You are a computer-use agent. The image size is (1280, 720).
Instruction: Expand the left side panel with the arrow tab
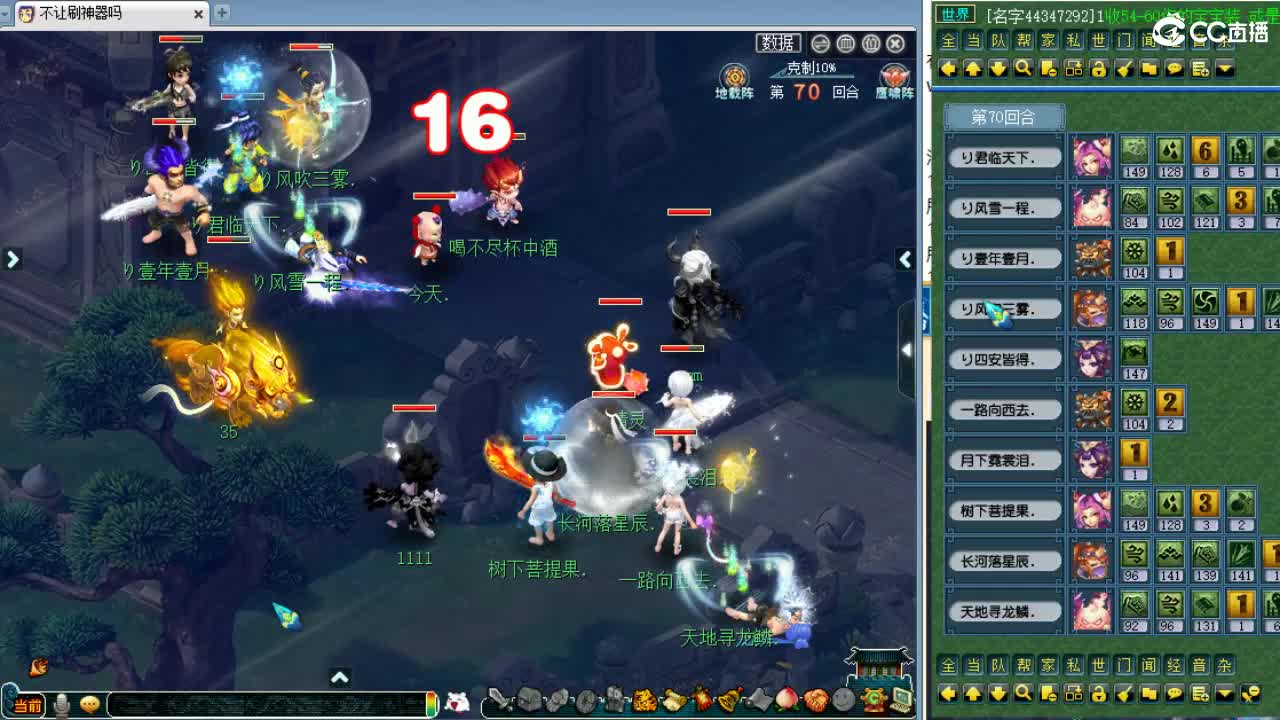pos(12,258)
